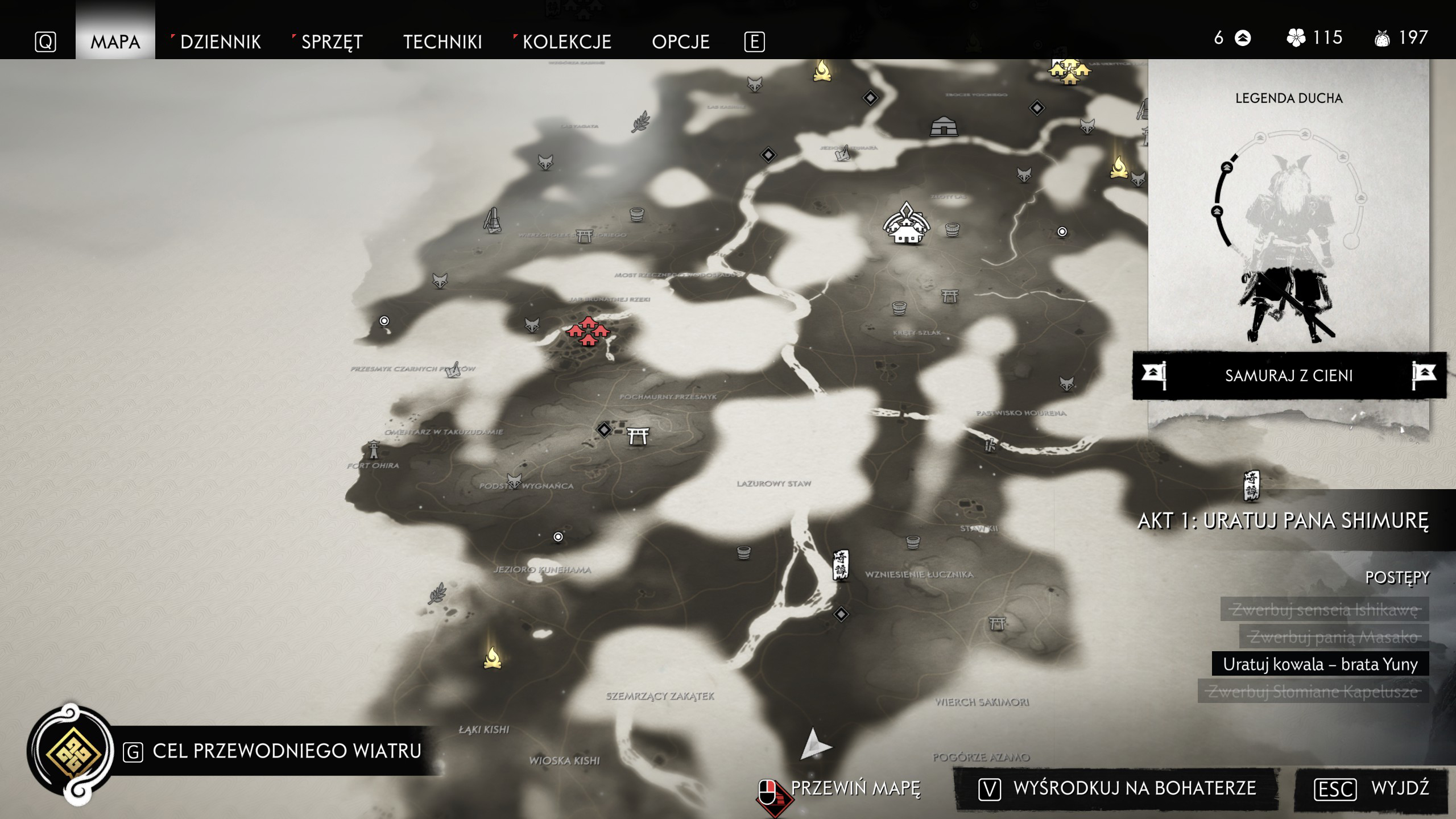The height and width of the screenshot is (819, 1456).
Task: Go to the Kolekcje tab
Action: 566,42
